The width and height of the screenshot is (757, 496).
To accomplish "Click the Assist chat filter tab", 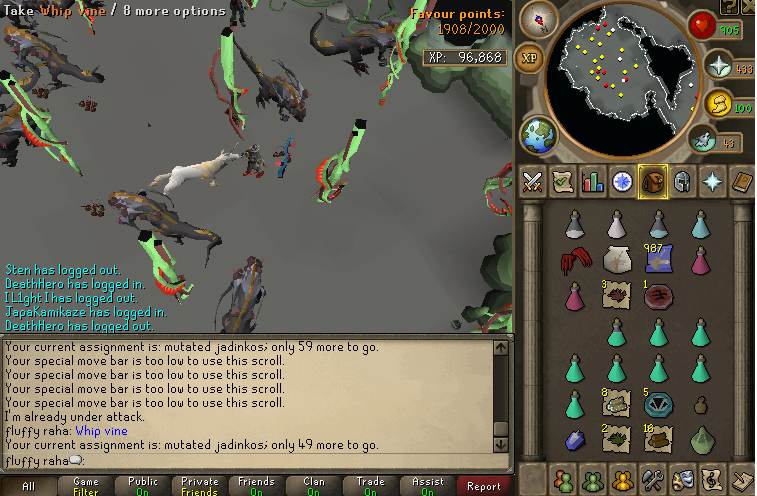I will 428,486.
